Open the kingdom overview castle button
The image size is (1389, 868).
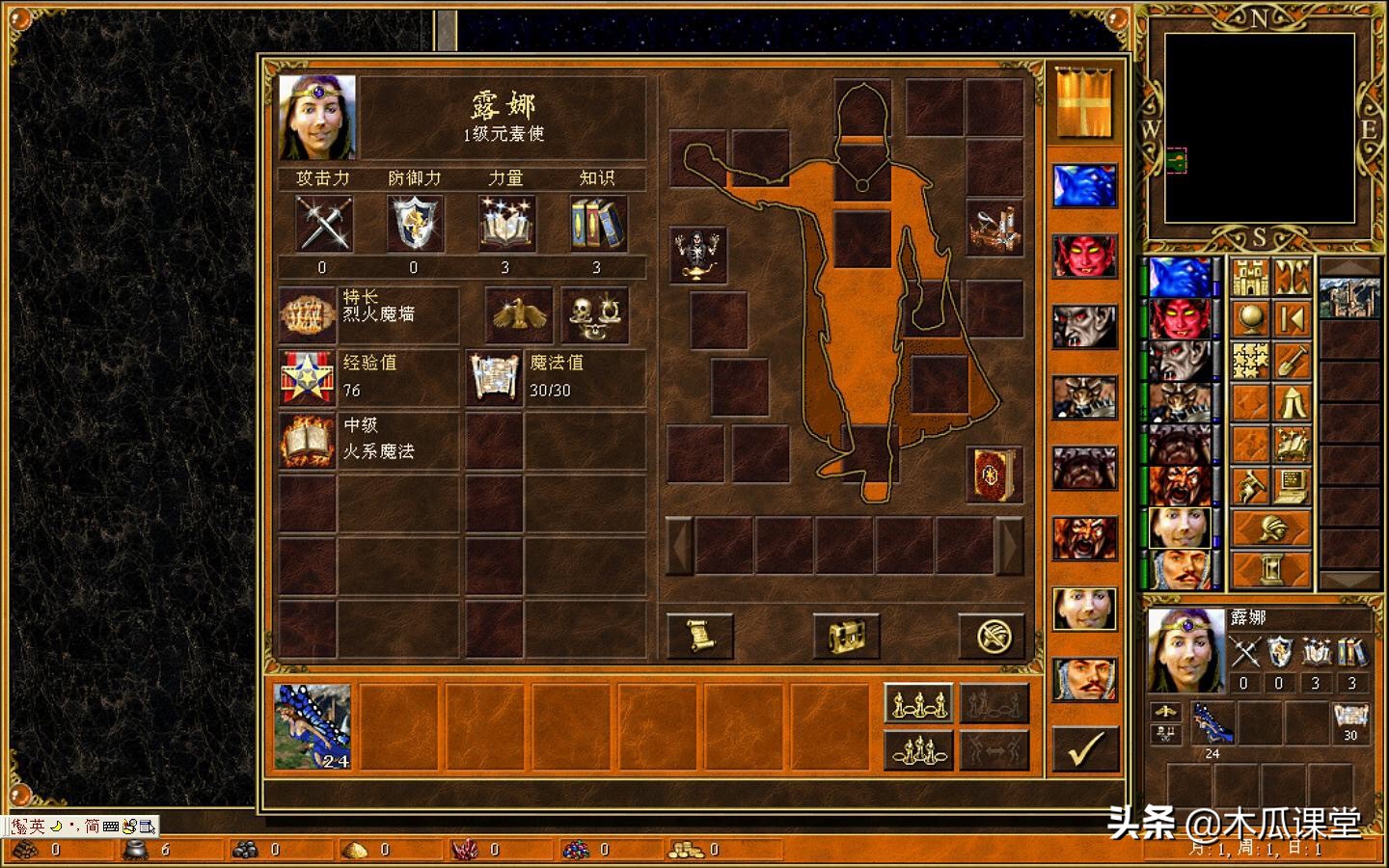(1250, 279)
